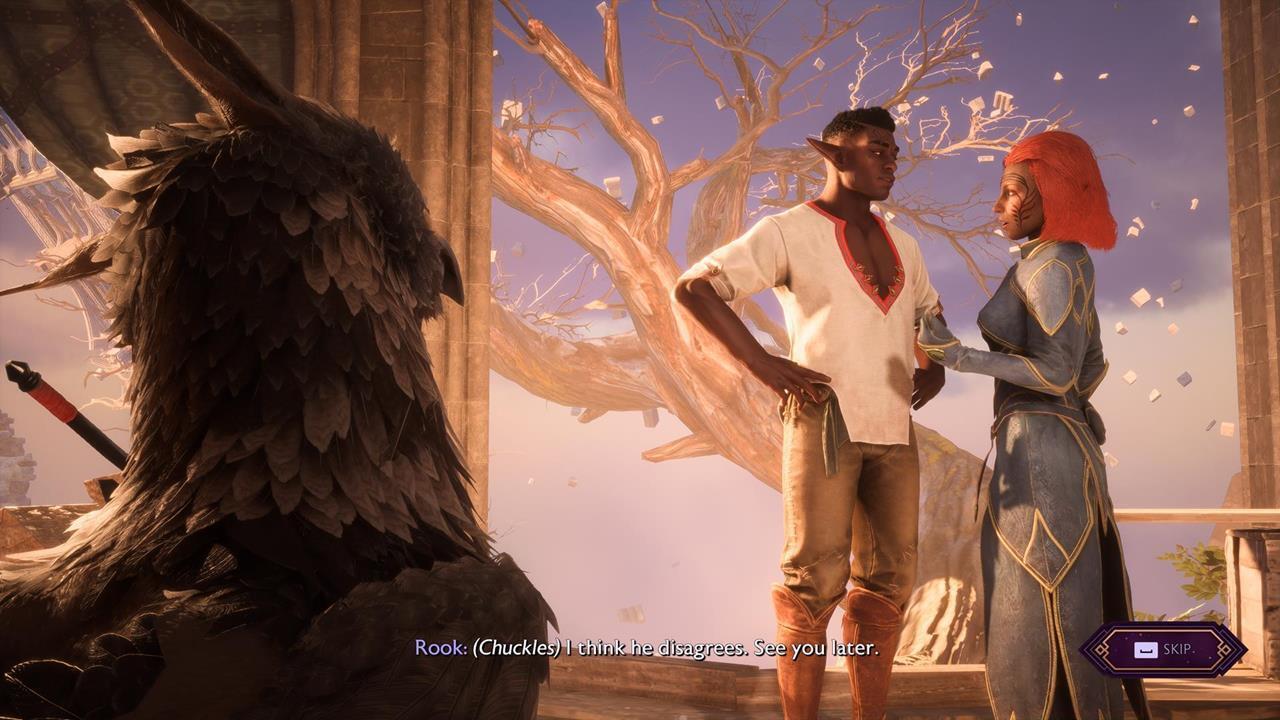This screenshot has height=720, width=1280.
Task: Click the '(Chuckles)' portion of the dialogue line
Action: pos(517,646)
